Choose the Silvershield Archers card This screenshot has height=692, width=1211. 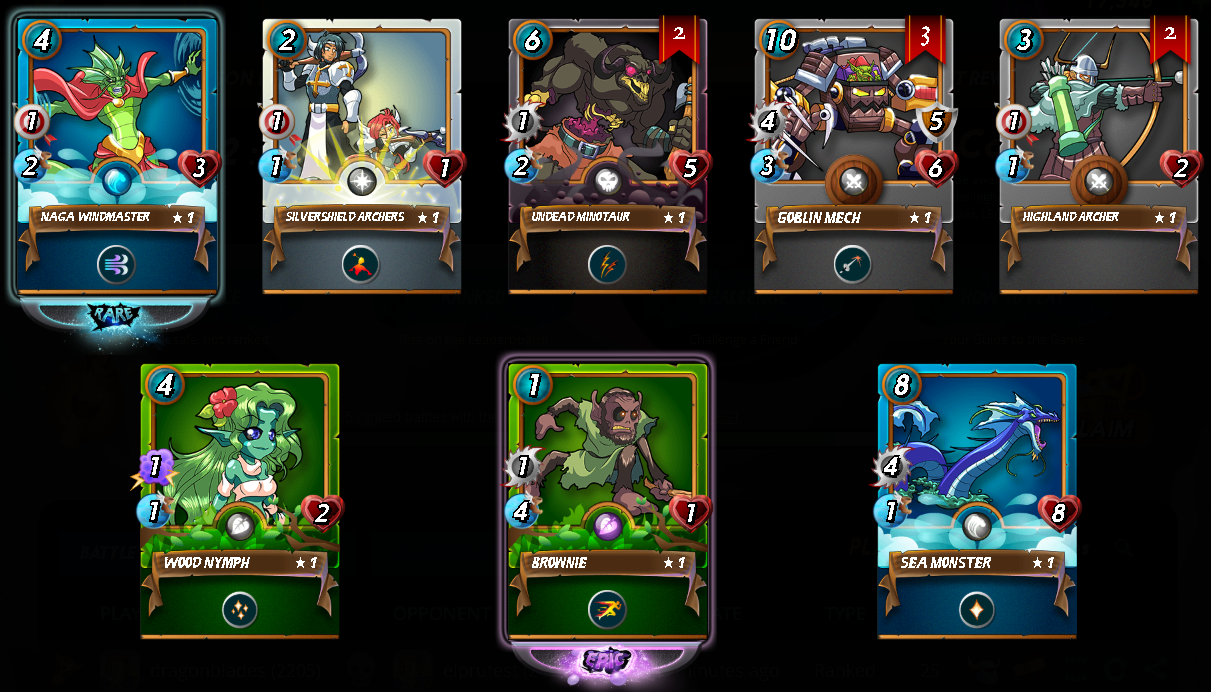(x=362, y=130)
